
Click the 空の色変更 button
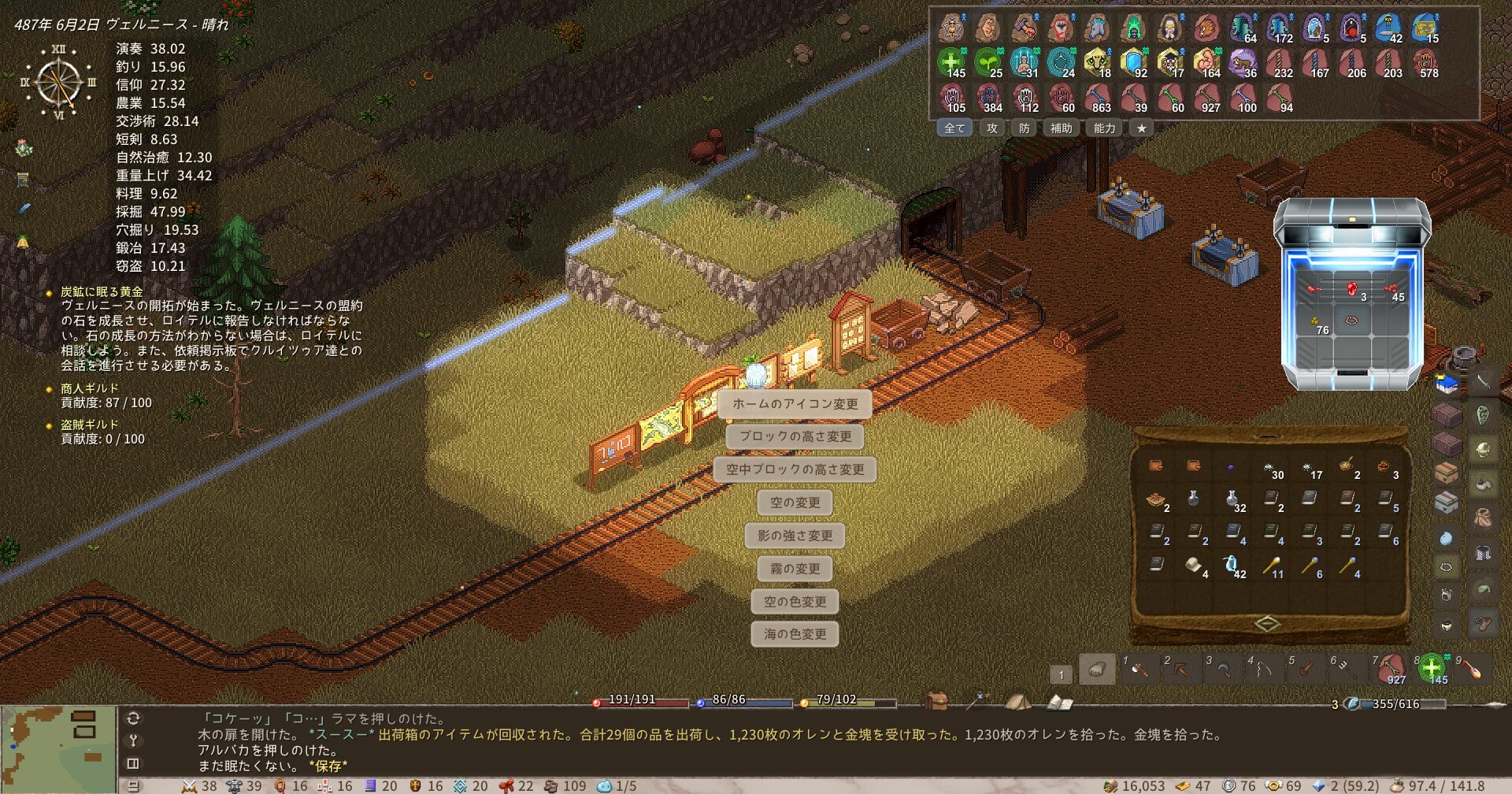click(795, 602)
